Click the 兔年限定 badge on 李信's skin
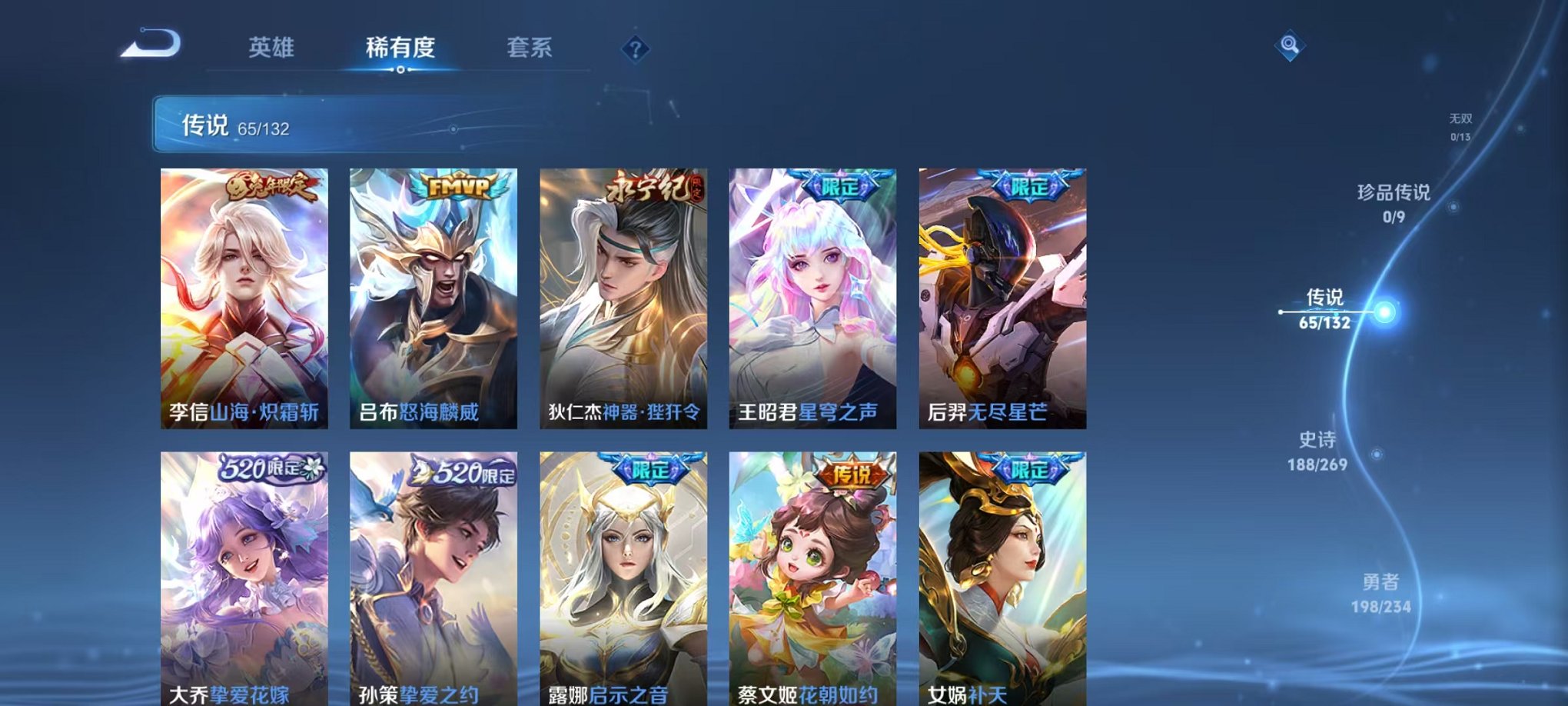This screenshot has height=706, width=1568. pos(270,184)
